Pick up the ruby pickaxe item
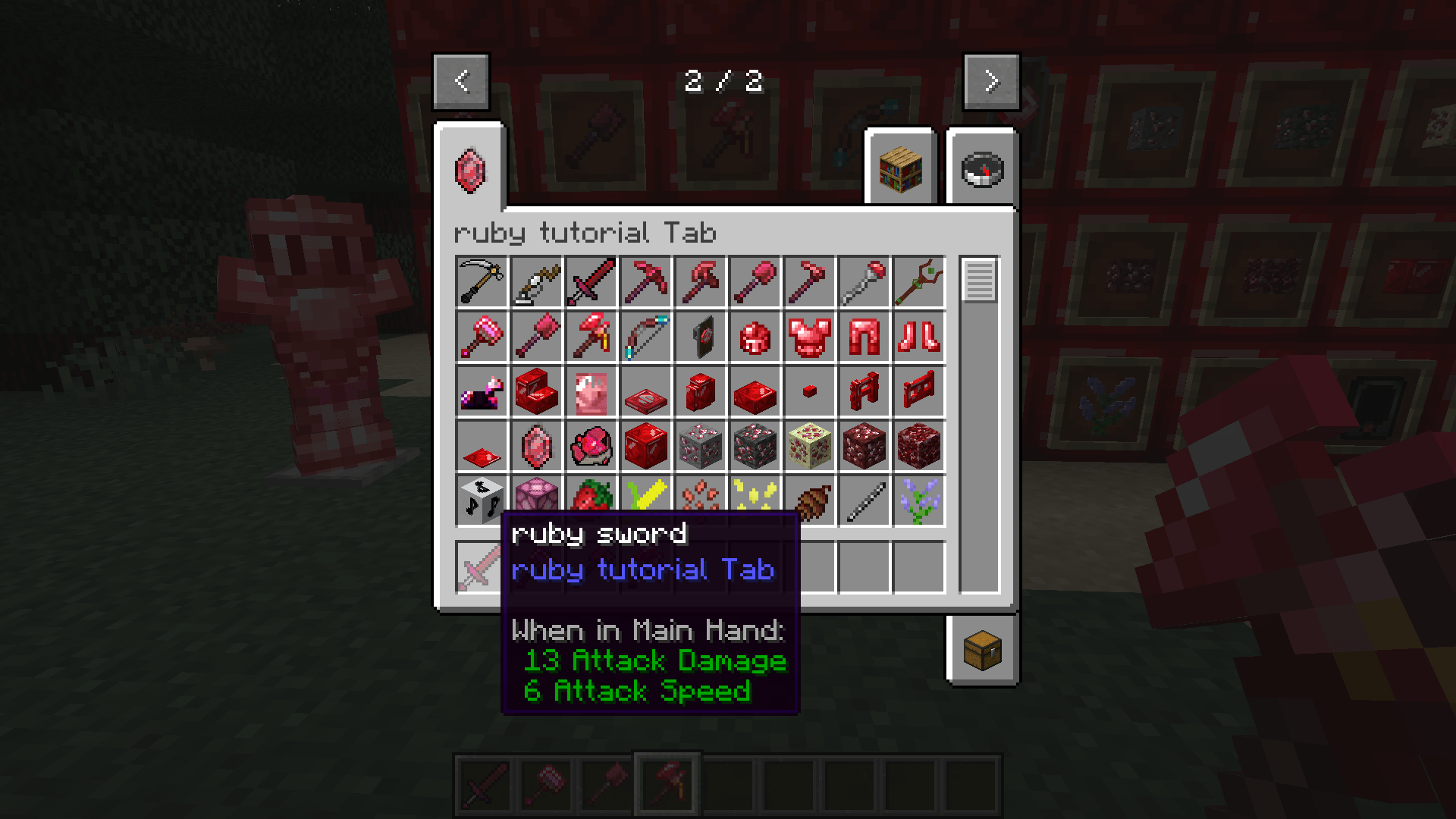This screenshot has height=819, width=1456. pyautogui.click(x=645, y=282)
